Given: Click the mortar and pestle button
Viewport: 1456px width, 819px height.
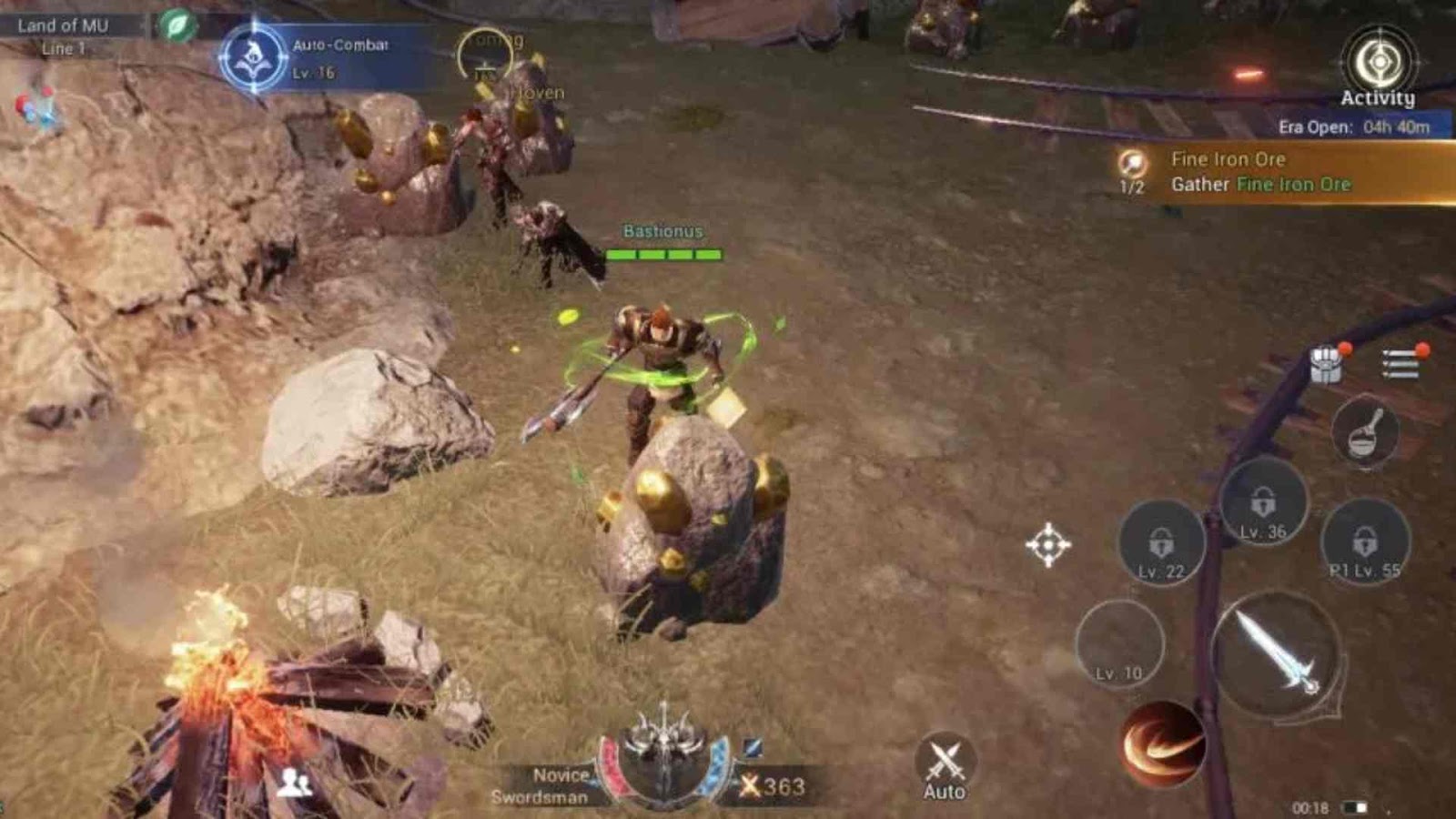Looking at the screenshot, I should point(1365,433).
